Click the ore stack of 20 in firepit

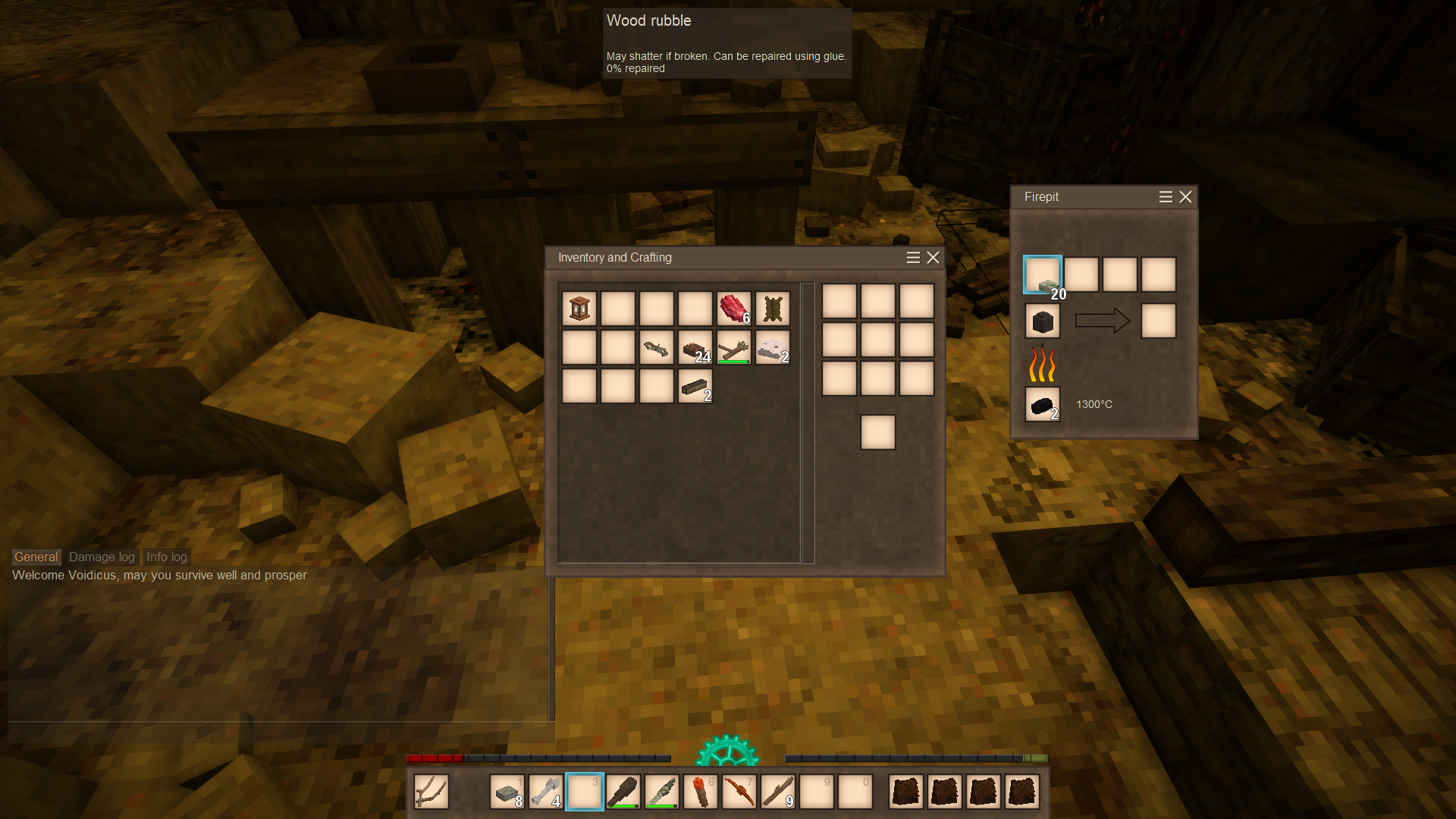(x=1043, y=275)
